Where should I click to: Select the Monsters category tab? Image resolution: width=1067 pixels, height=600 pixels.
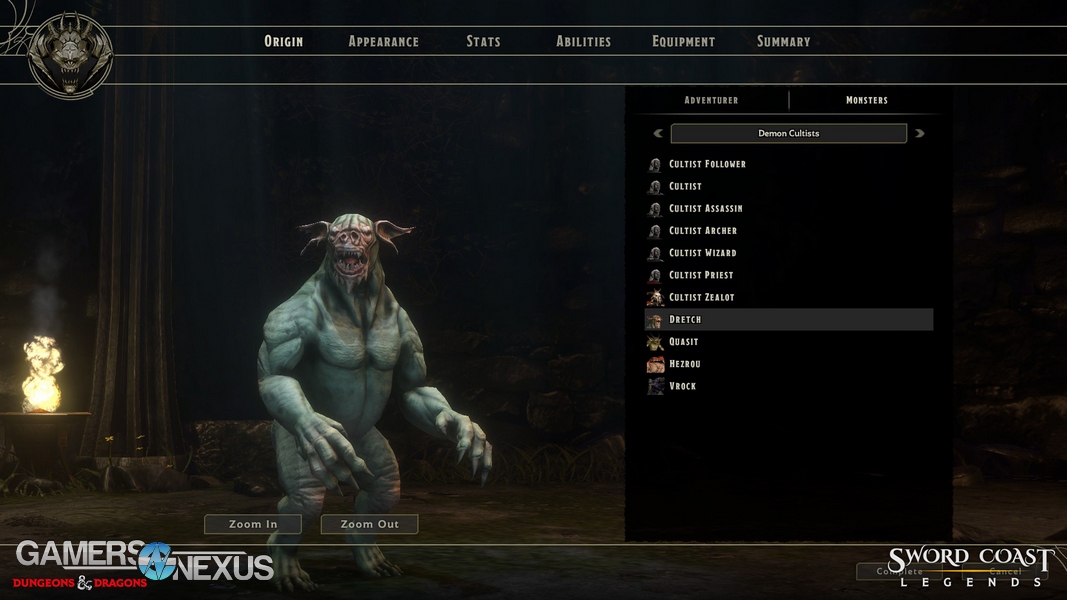pos(866,100)
